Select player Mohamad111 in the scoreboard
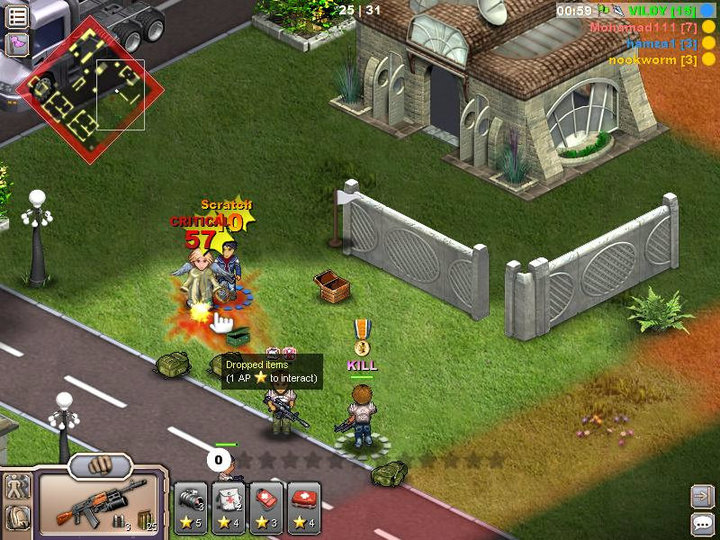720x540 pixels. pyautogui.click(x=643, y=27)
